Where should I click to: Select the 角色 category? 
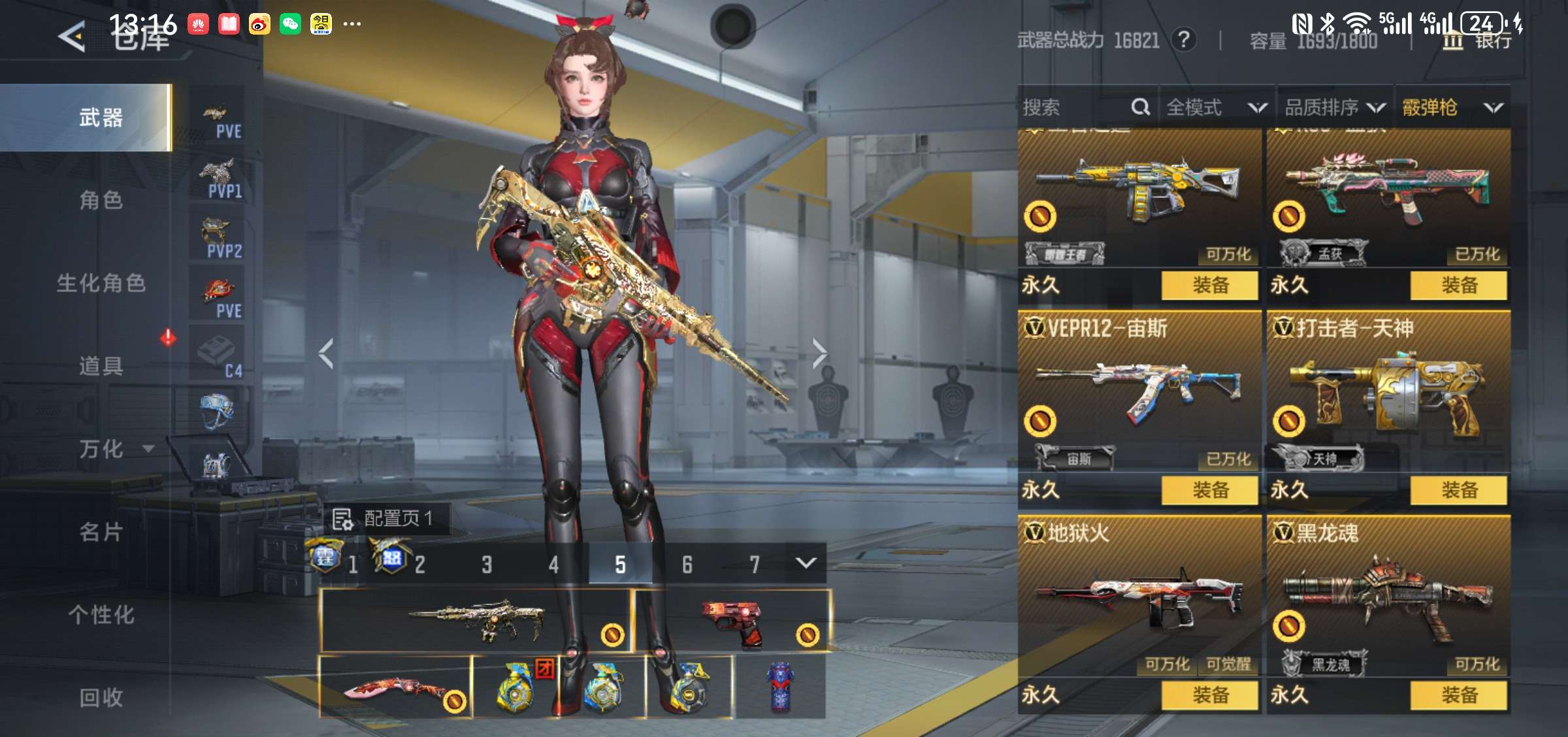click(101, 200)
